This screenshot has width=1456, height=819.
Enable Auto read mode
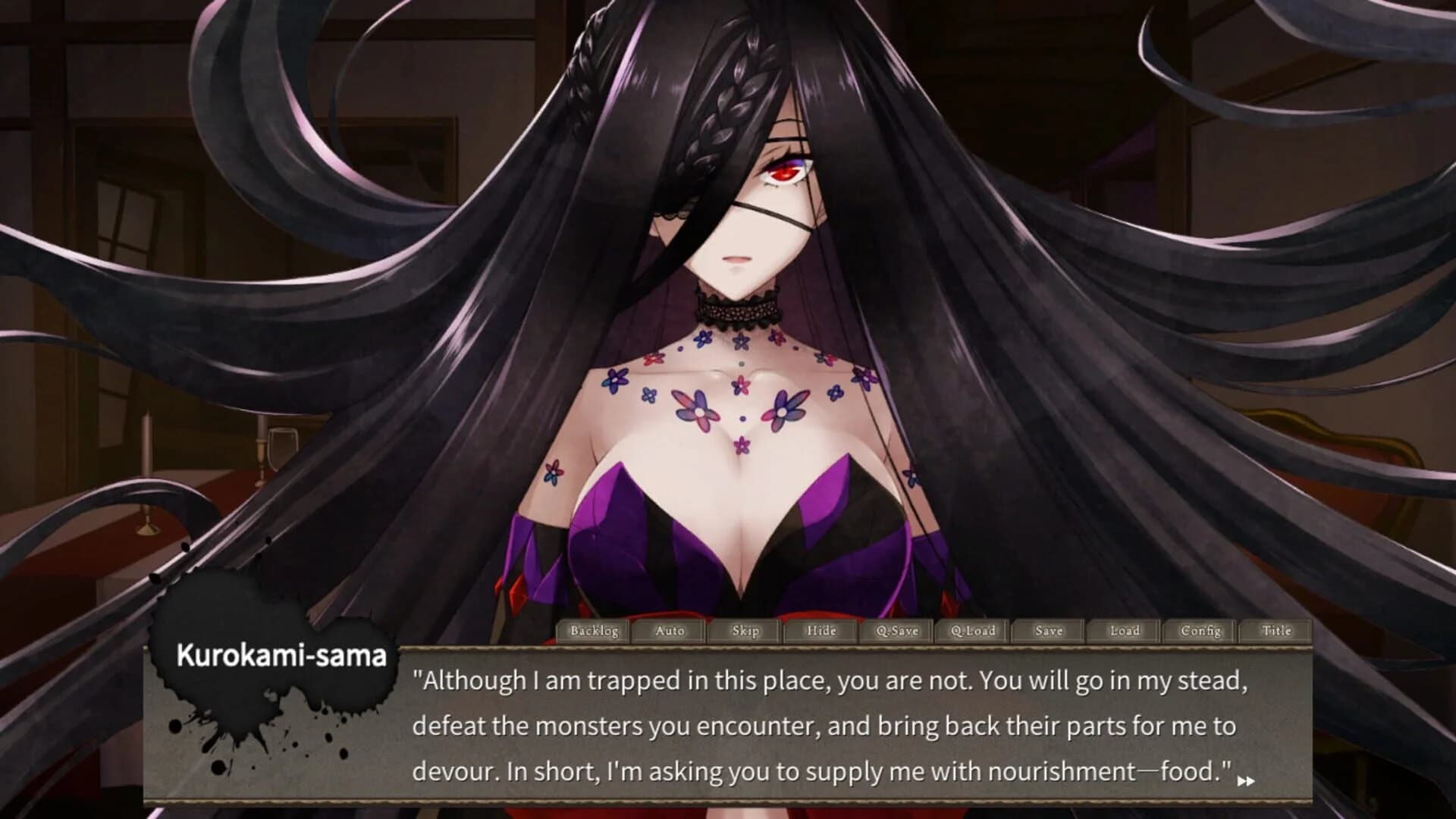coord(668,630)
